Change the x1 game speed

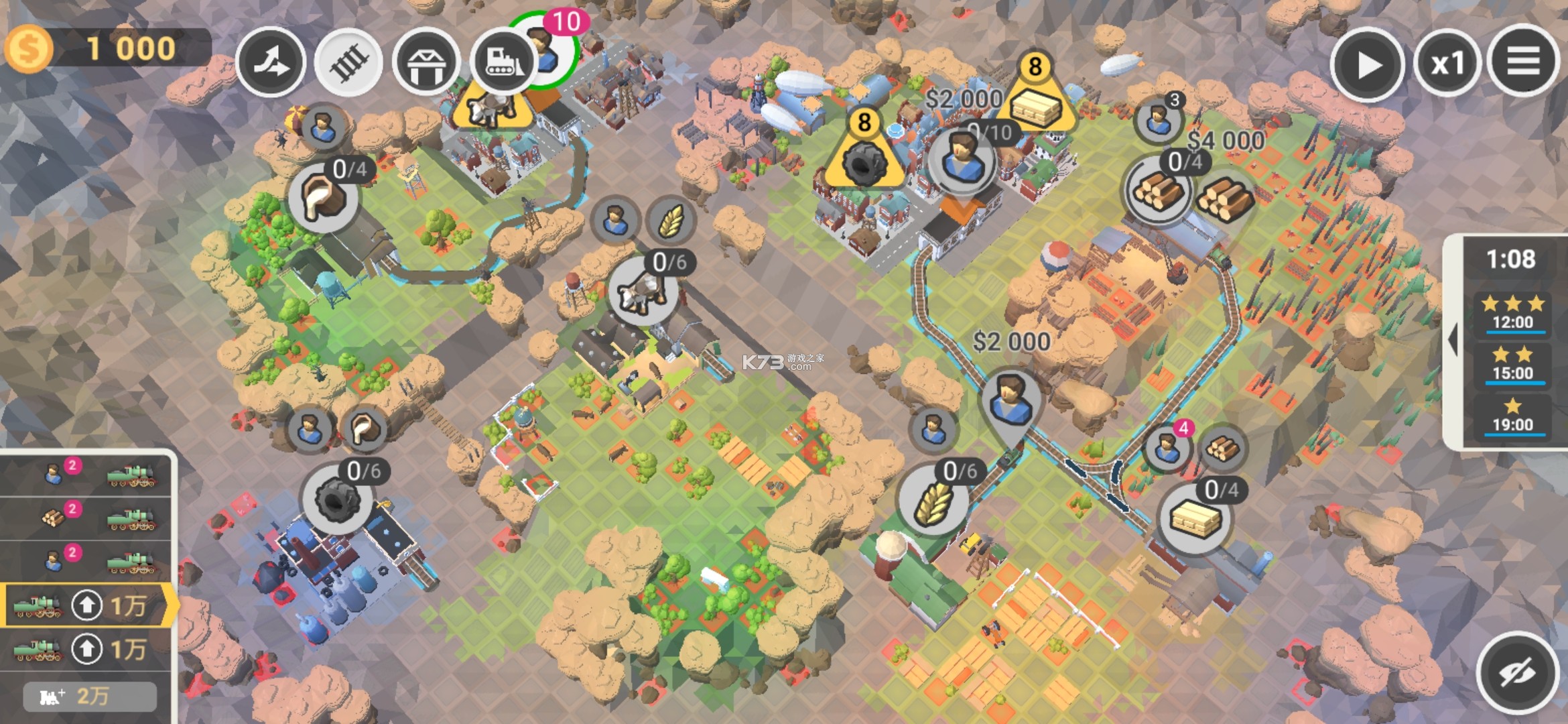[1447, 64]
